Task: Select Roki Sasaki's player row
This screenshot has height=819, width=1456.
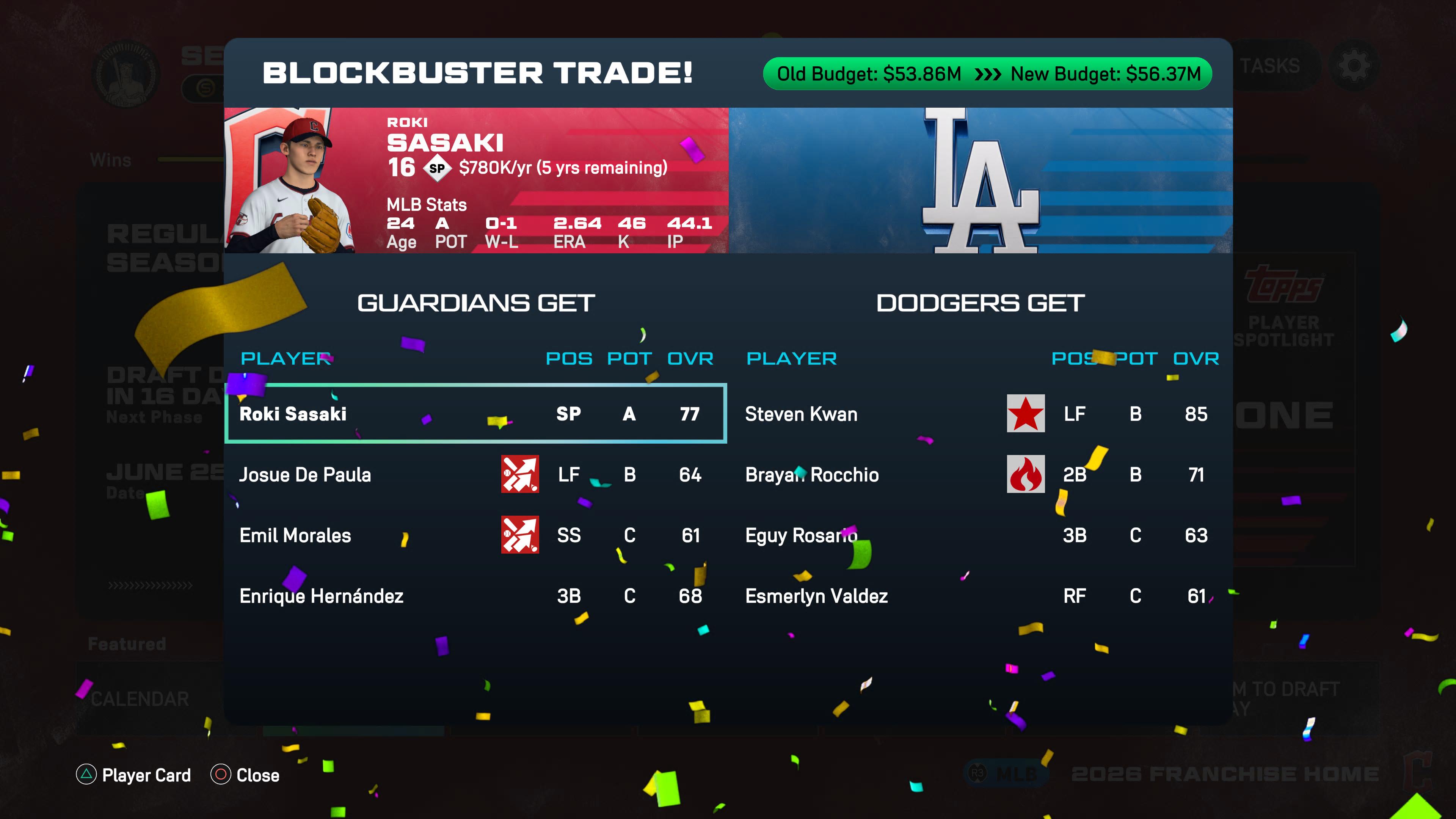Action: click(x=475, y=414)
